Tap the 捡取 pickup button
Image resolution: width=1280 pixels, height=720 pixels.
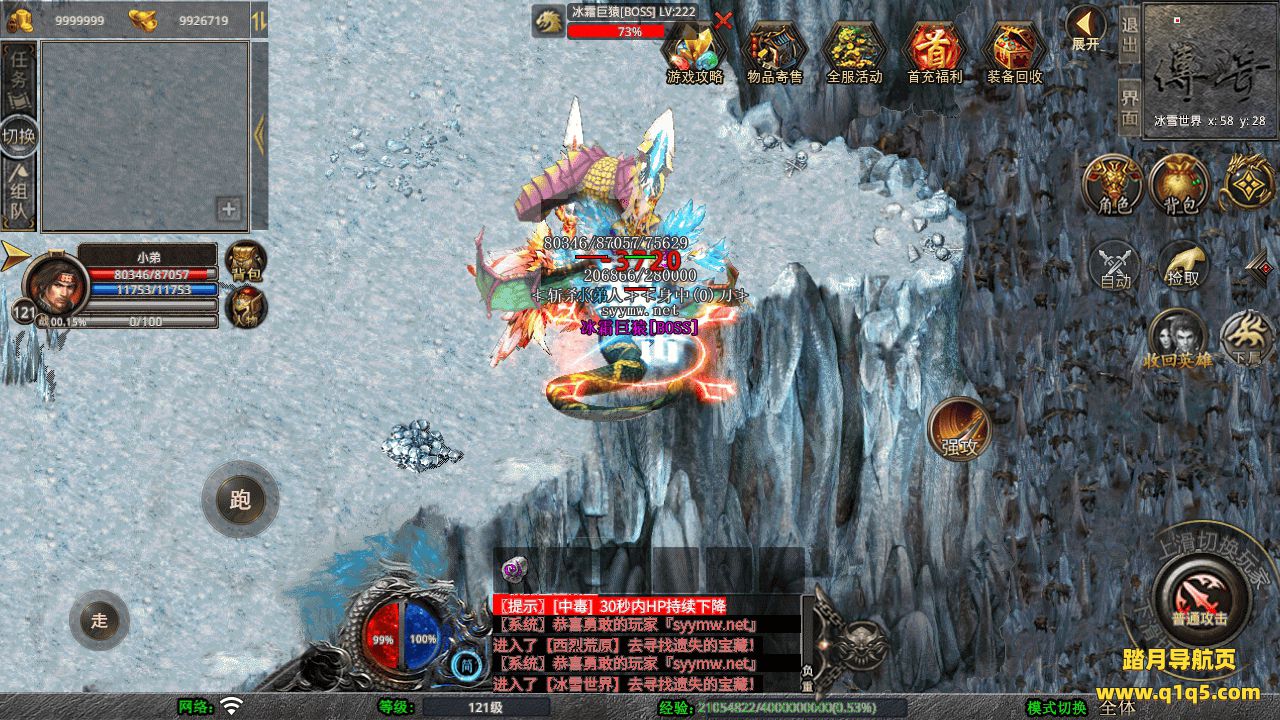pos(1182,264)
